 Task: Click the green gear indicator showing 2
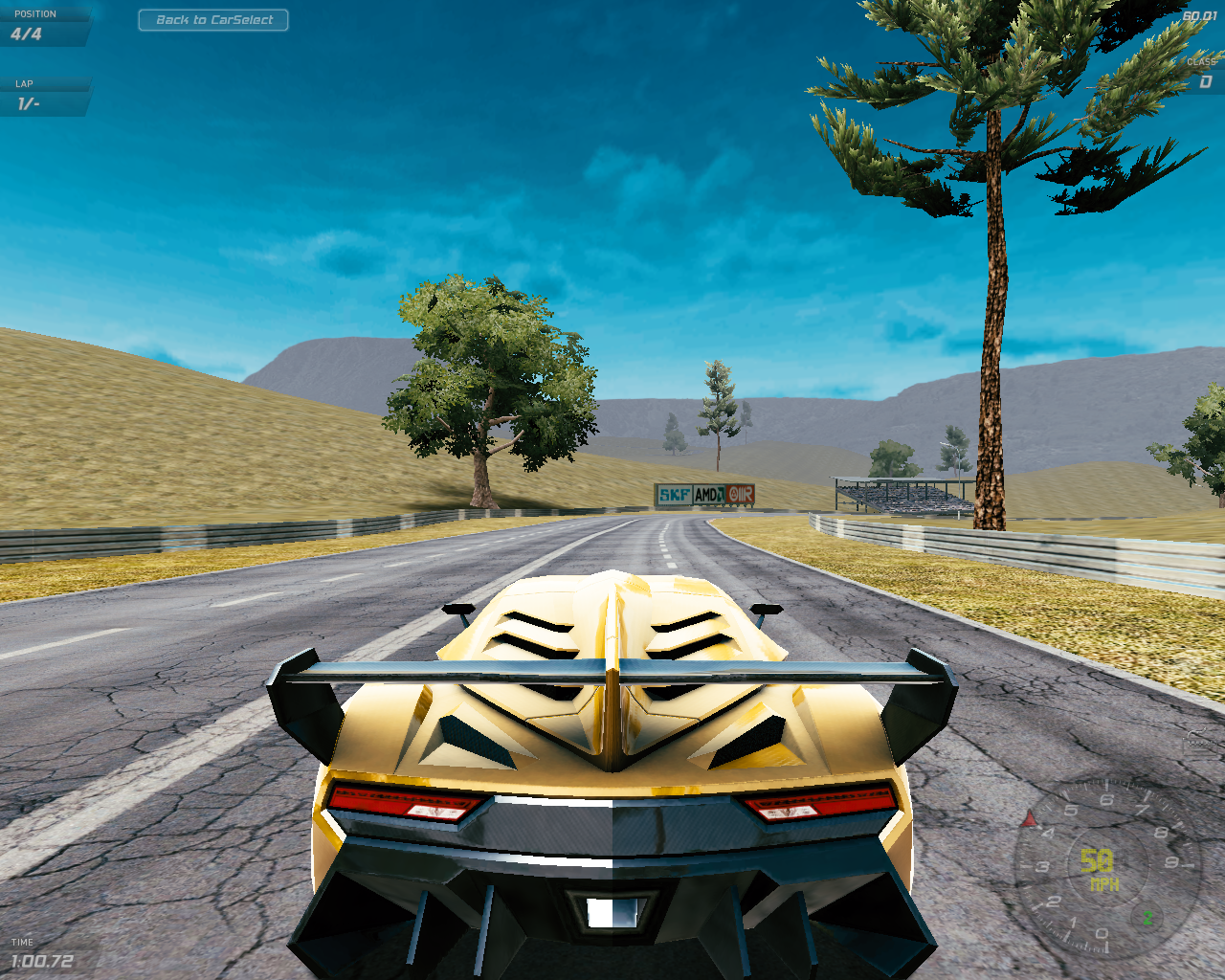pyautogui.click(x=1148, y=918)
